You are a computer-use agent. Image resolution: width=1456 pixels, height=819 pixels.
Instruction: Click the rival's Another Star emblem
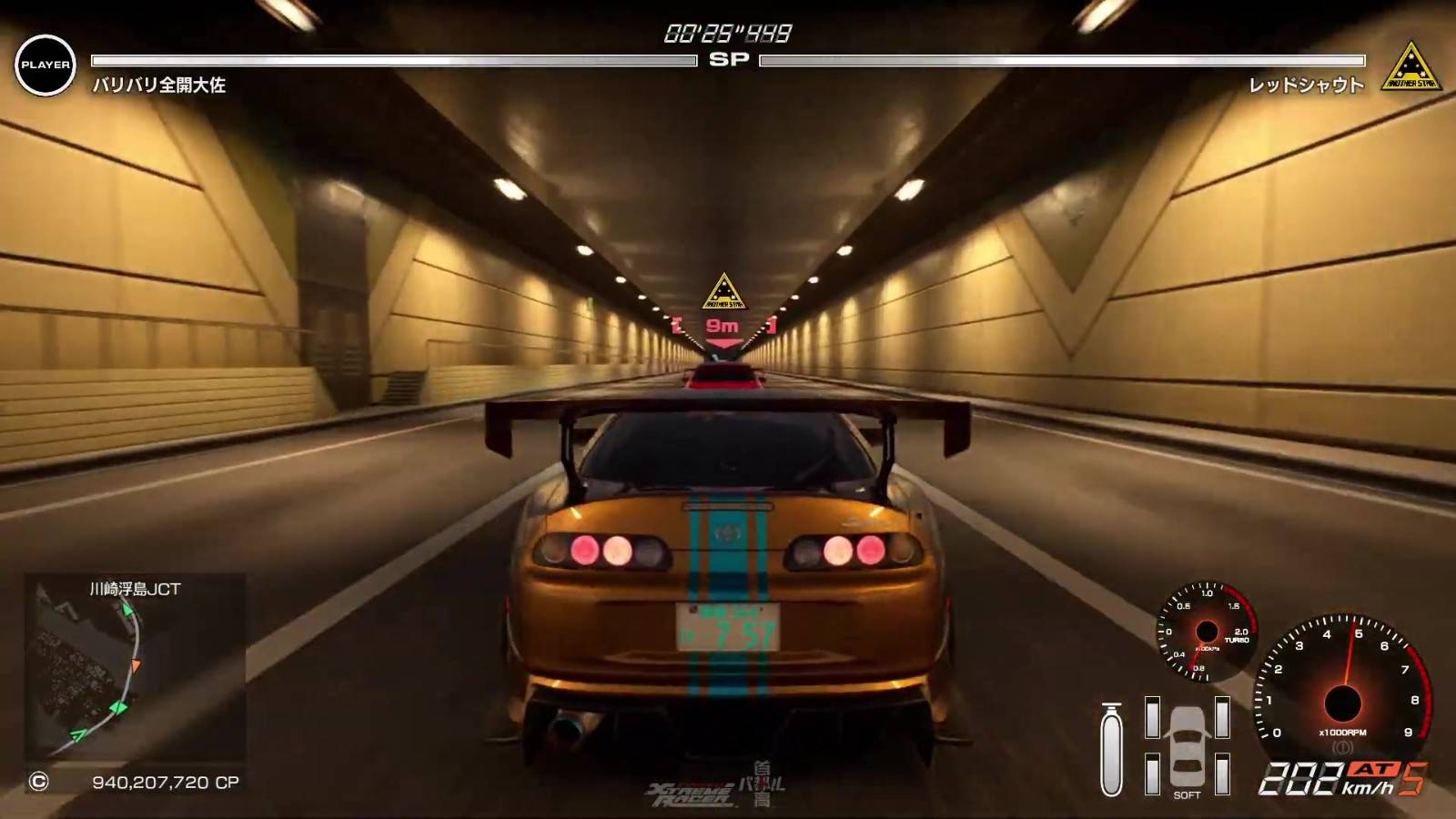point(1410,66)
